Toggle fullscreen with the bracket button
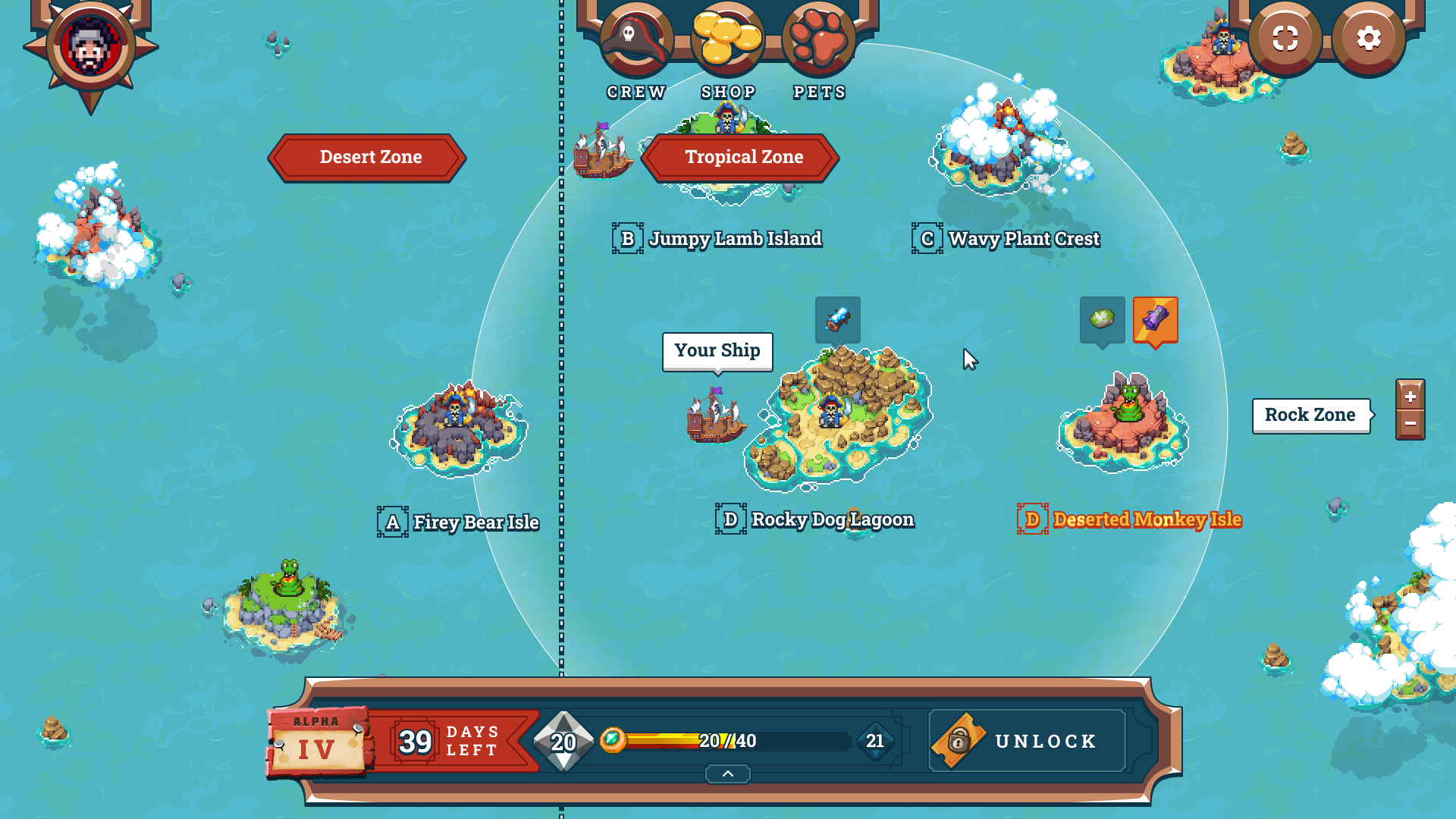Screen dimensions: 1456x819 [x=1285, y=39]
